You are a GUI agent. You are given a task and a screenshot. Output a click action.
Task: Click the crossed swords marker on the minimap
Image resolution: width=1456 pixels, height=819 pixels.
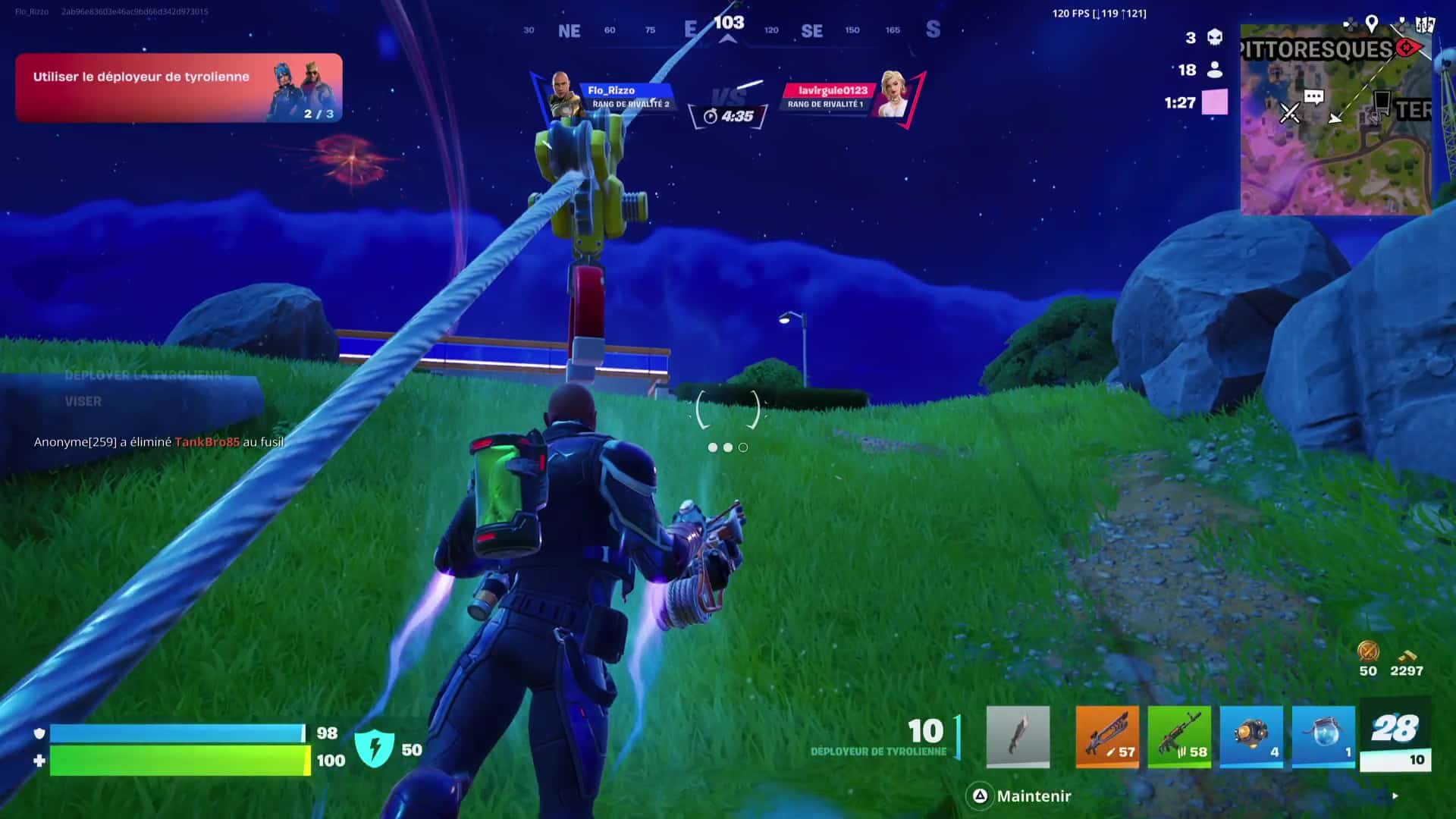coord(1290,111)
